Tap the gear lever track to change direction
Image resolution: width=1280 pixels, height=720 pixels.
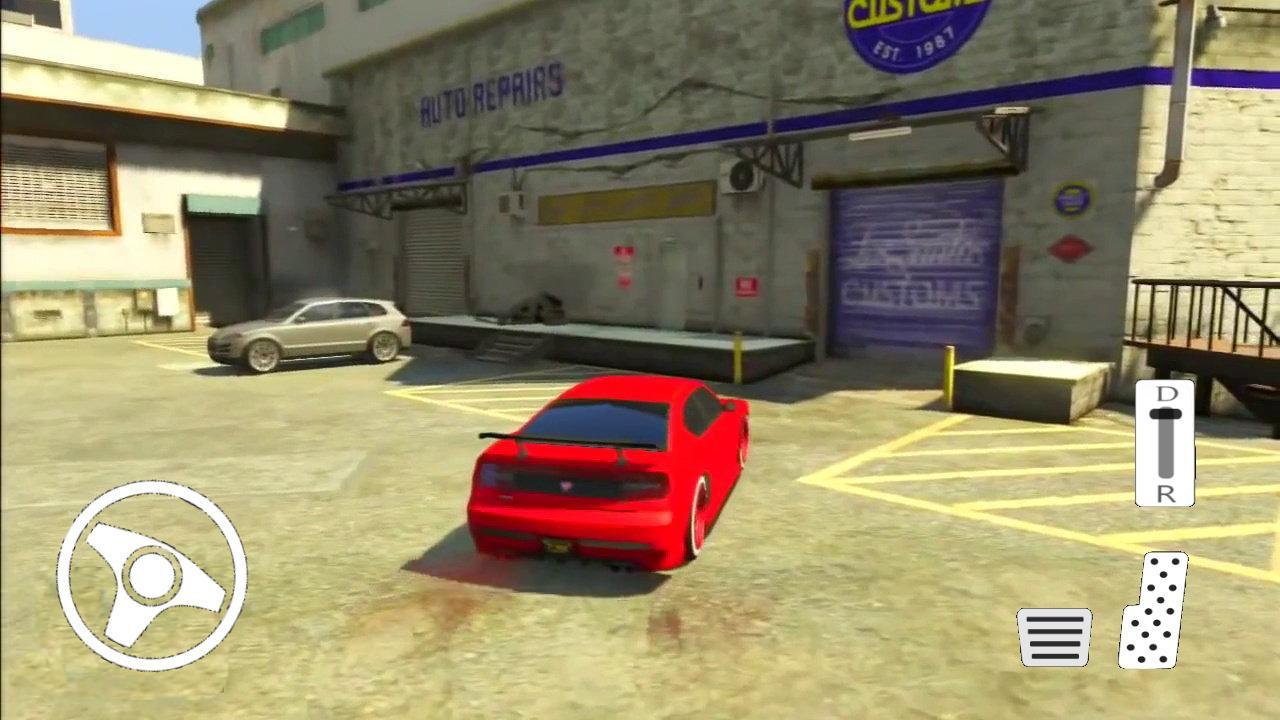click(1164, 445)
